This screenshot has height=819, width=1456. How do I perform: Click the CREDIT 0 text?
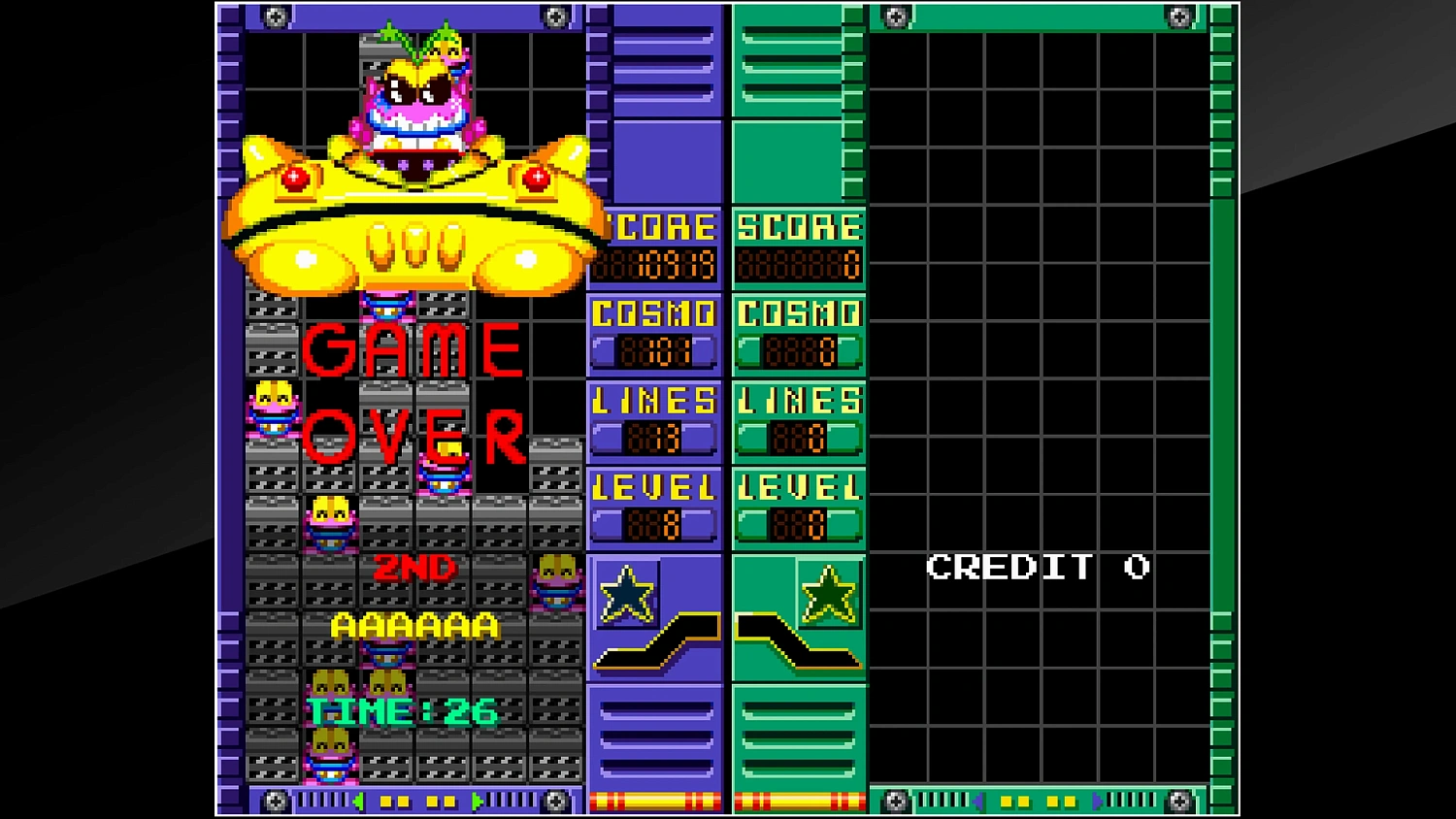[x=1039, y=567]
